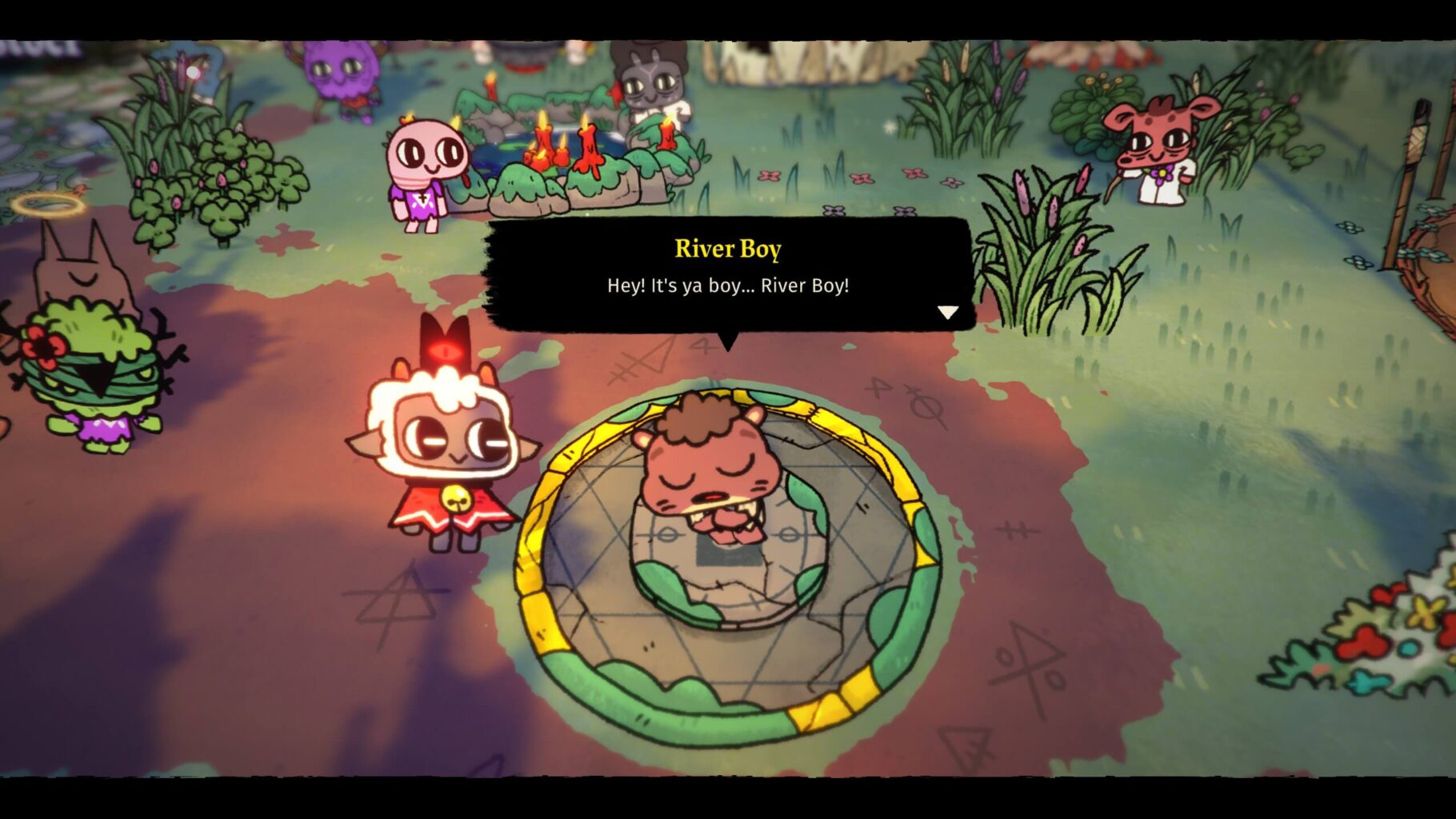Screen dimensions: 1456x819
Task: Advance dialogue with the white arrow
Action: (948, 312)
